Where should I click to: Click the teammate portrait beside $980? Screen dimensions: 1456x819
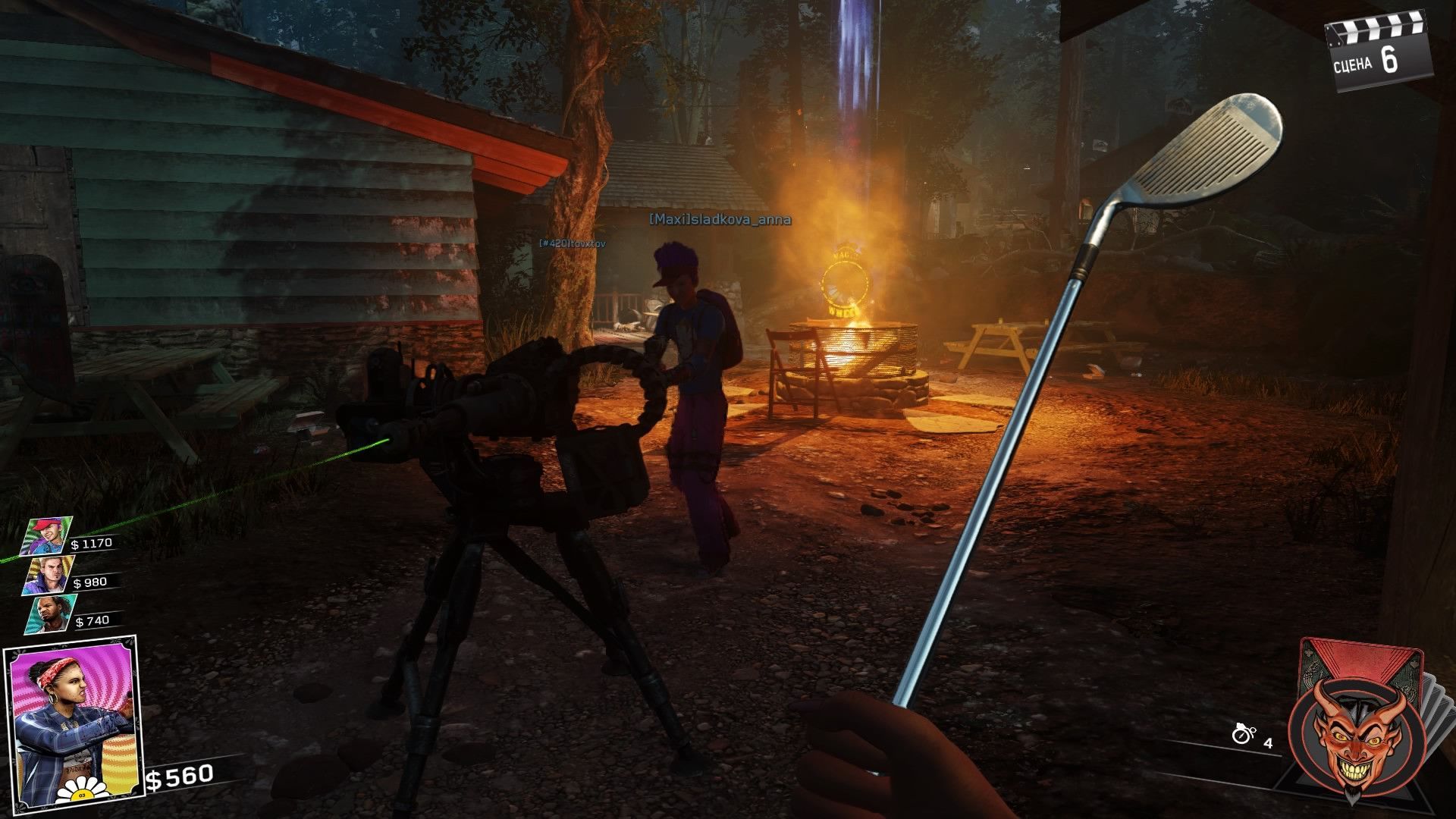pyautogui.click(x=49, y=575)
